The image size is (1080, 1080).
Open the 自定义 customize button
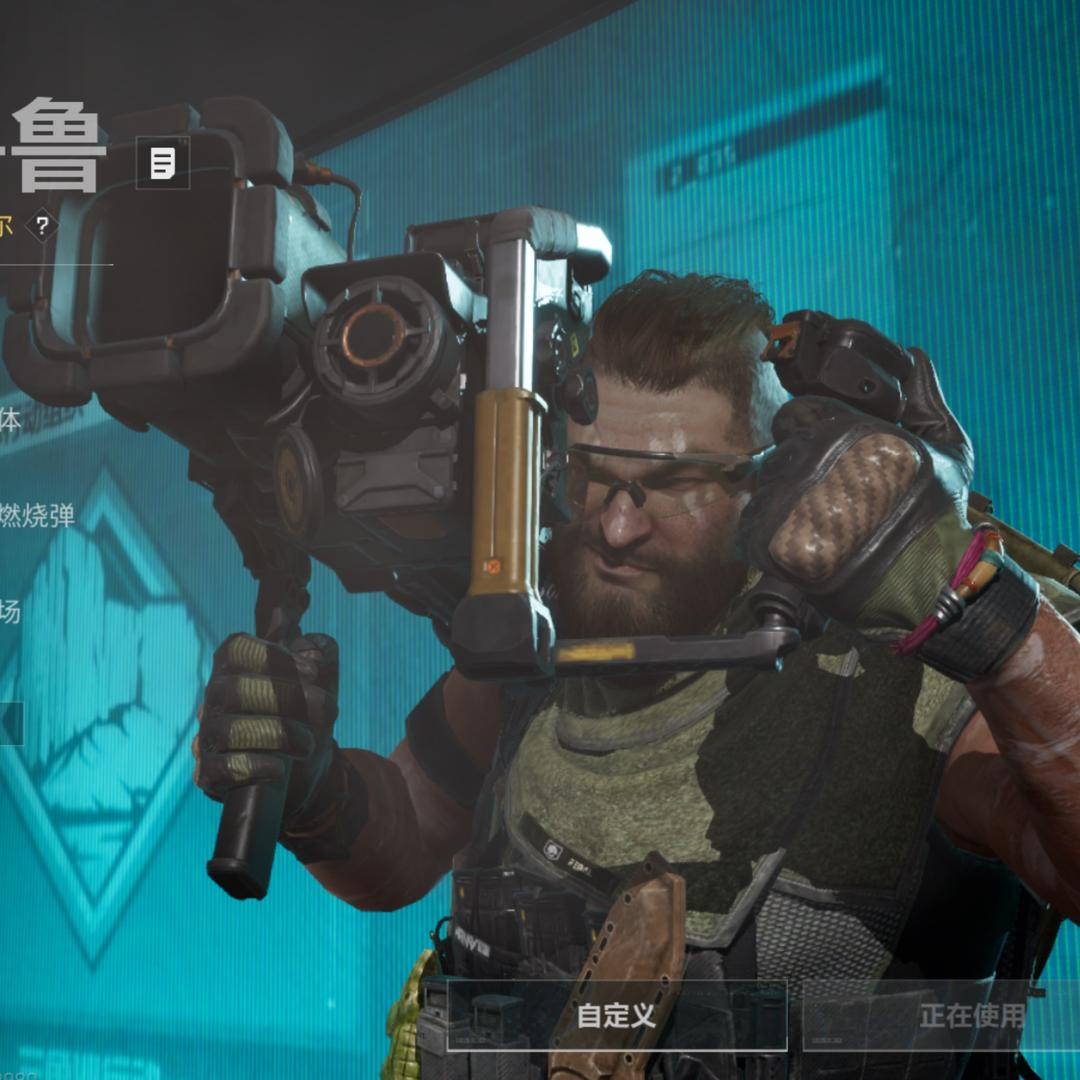(x=616, y=1016)
